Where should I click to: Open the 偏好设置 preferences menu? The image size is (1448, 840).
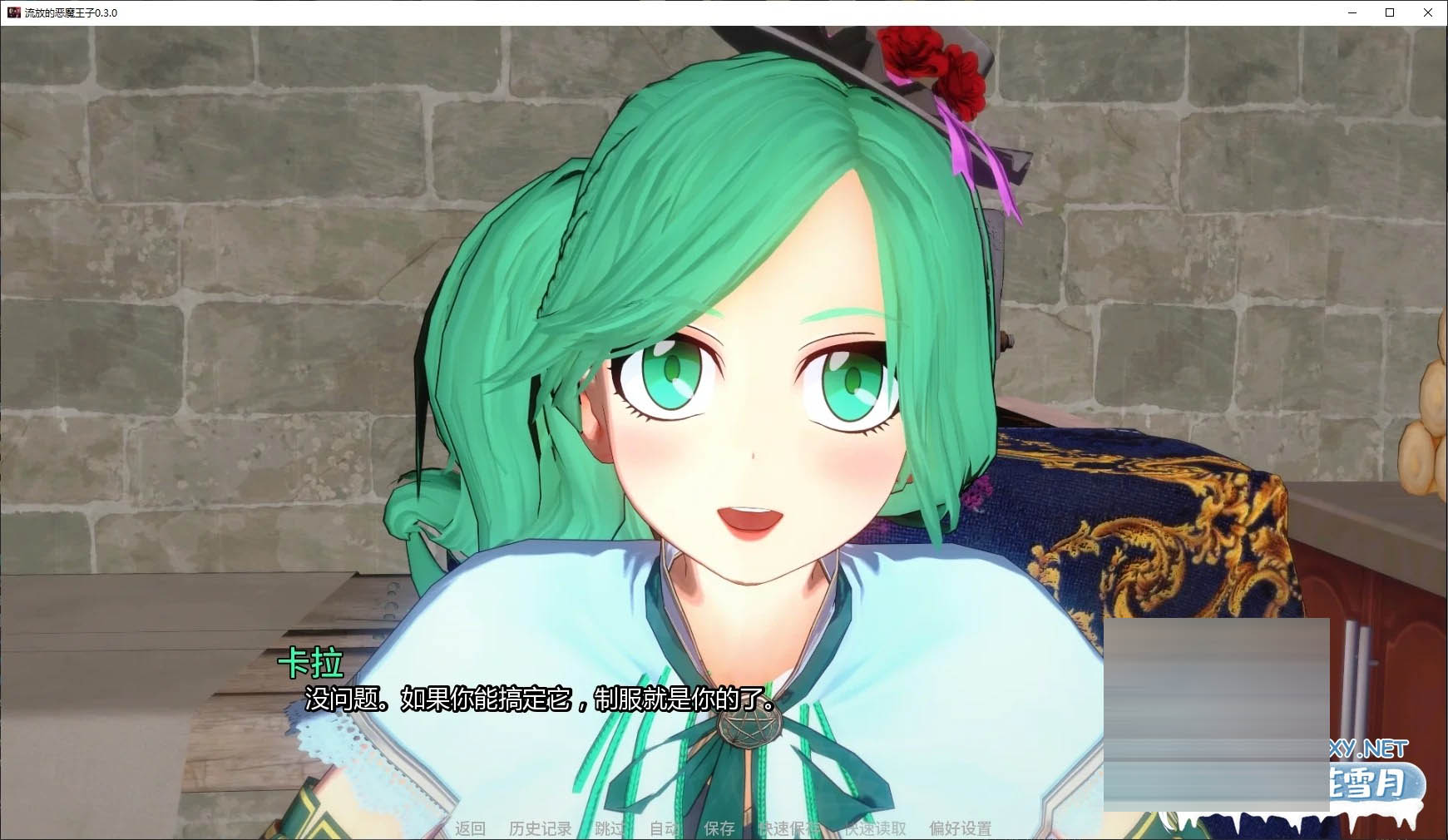tap(959, 828)
